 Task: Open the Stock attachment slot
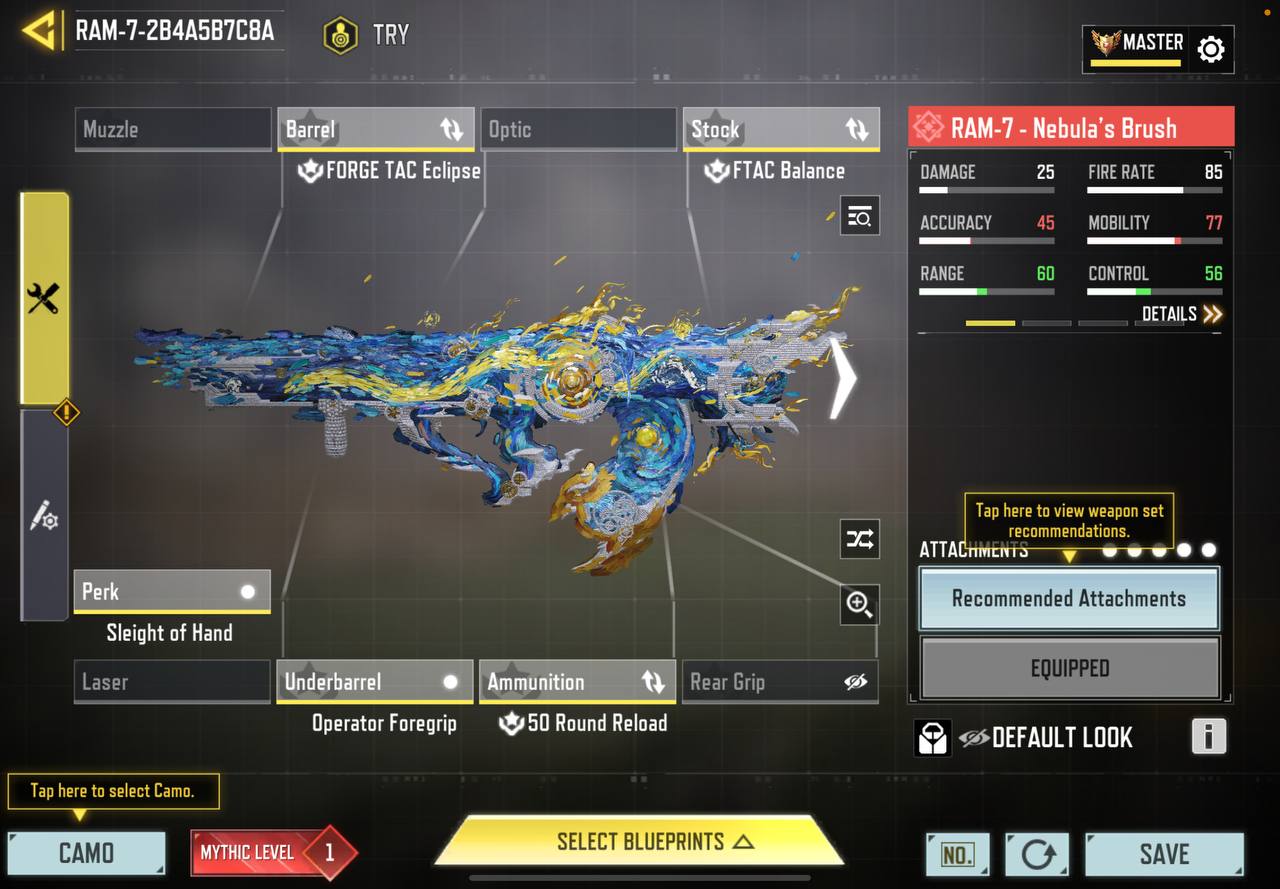coord(781,129)
